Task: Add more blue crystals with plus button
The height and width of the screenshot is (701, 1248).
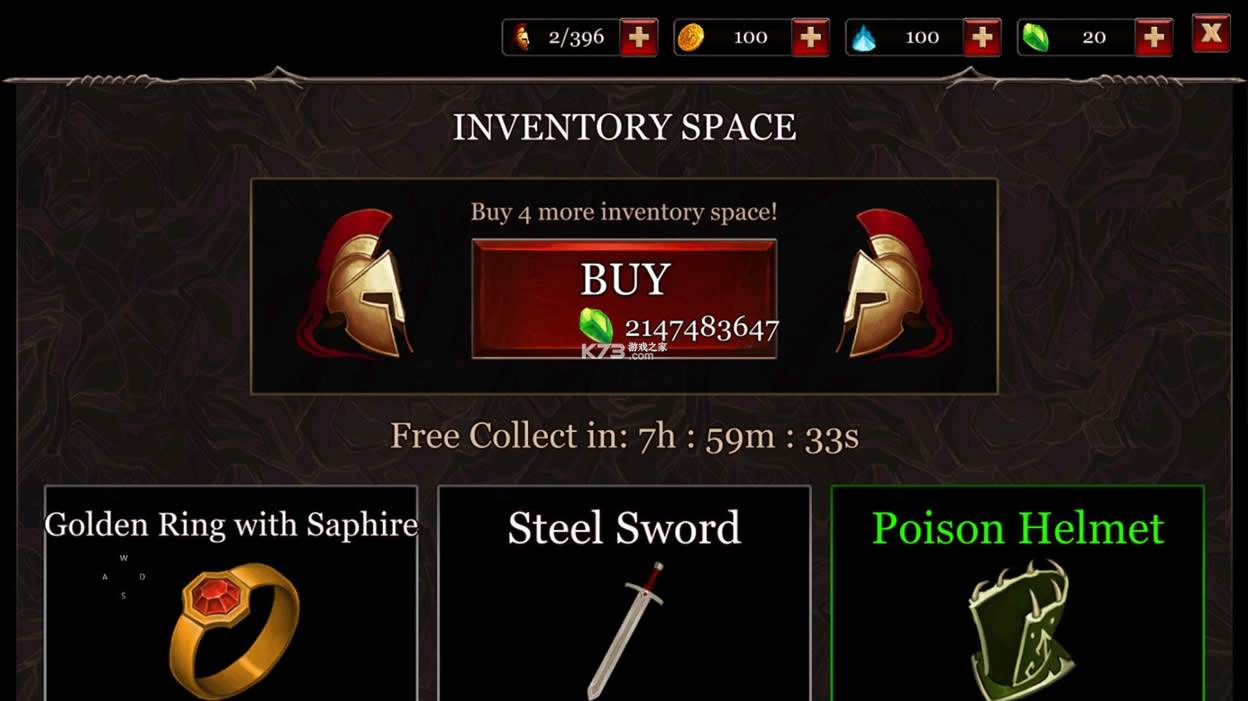Action: [x=982, y=38]
